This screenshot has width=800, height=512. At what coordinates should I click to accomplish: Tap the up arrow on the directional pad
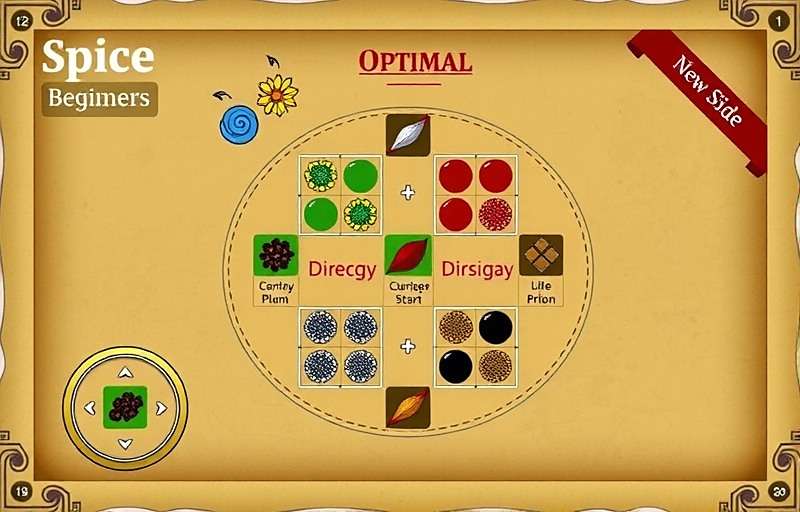(125, 373)
